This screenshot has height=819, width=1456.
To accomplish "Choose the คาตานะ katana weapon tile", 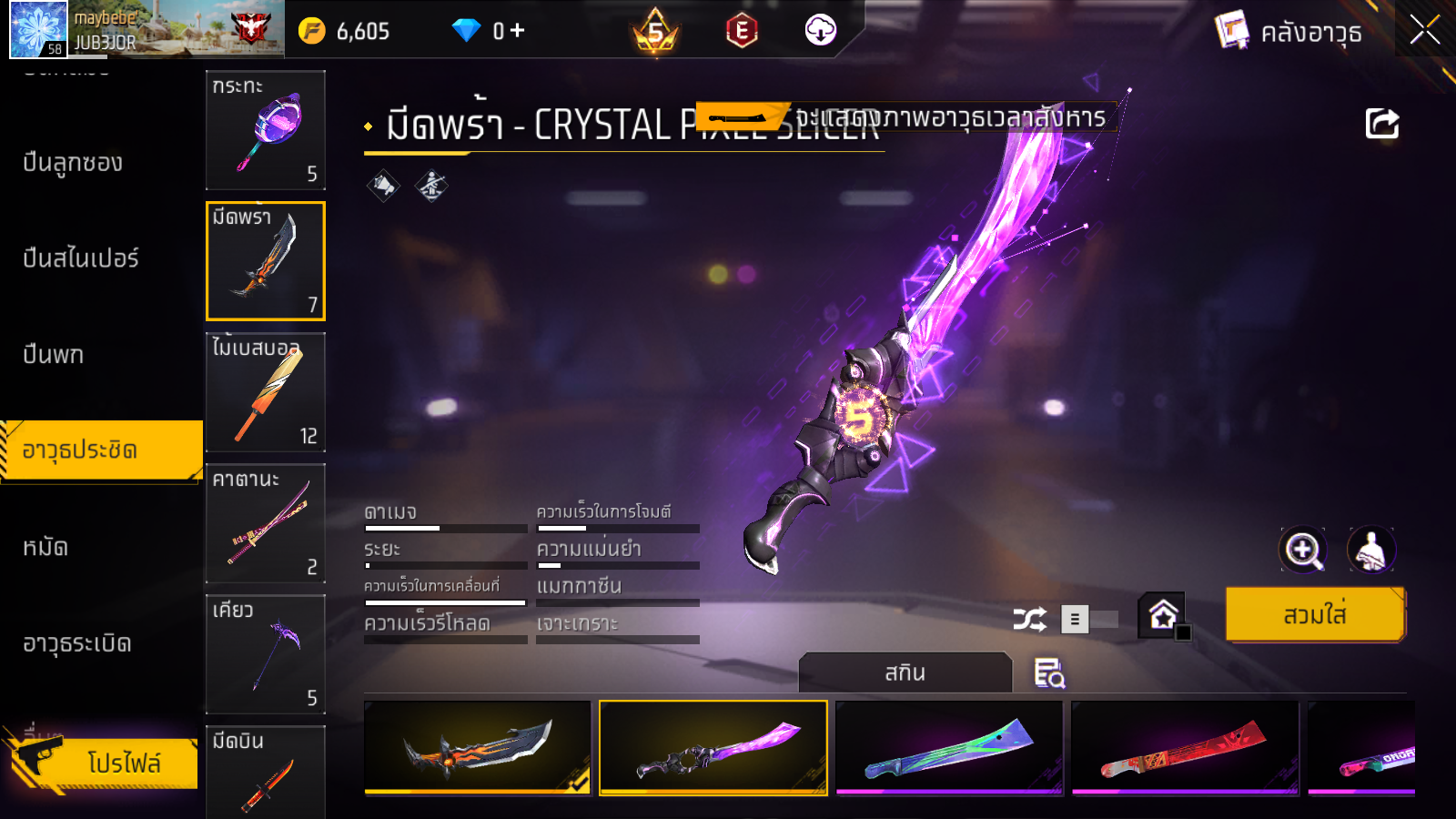I will pos(265,523).
